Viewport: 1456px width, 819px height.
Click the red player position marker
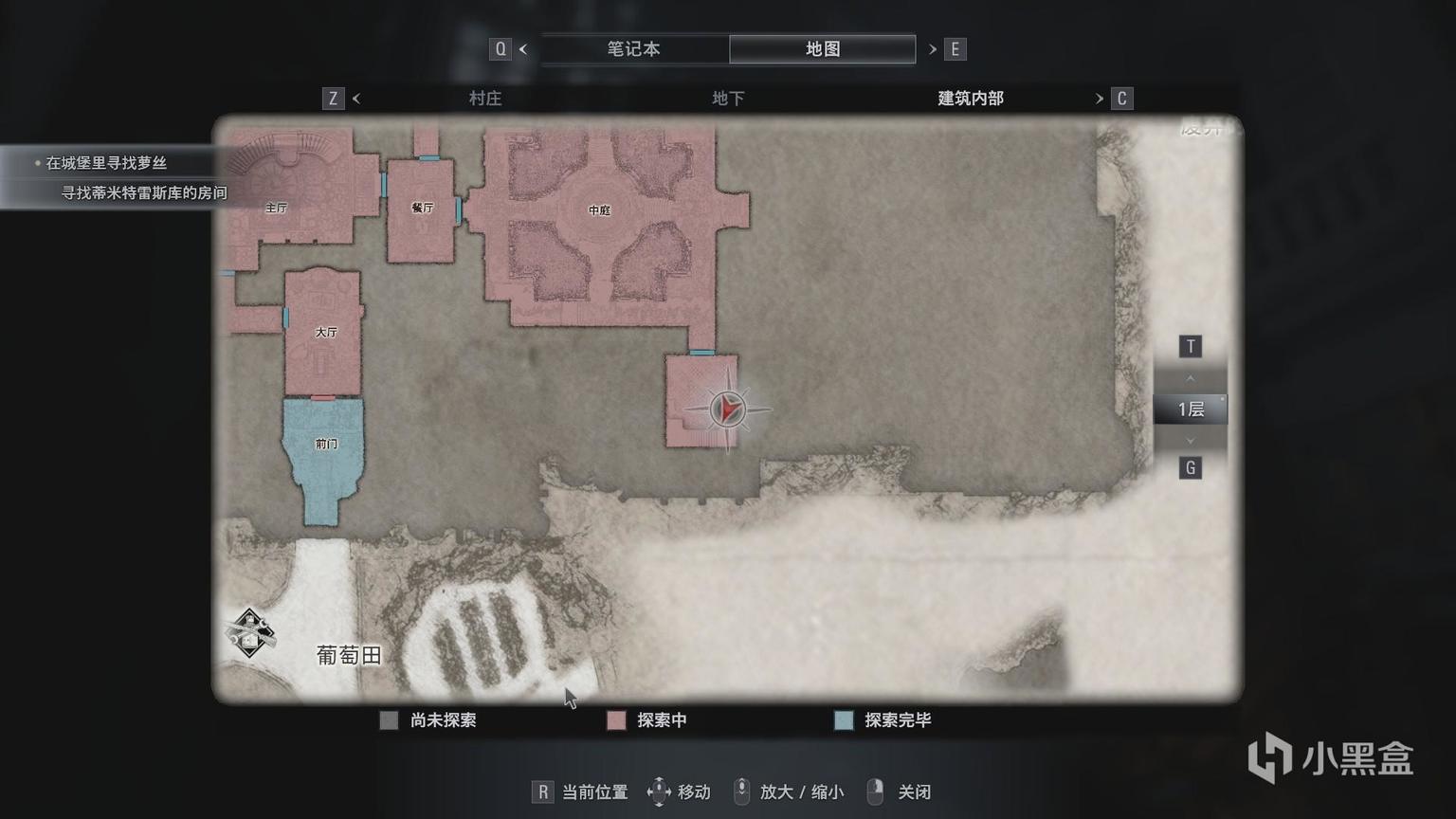pyautogui.click(x=728, y=409)
